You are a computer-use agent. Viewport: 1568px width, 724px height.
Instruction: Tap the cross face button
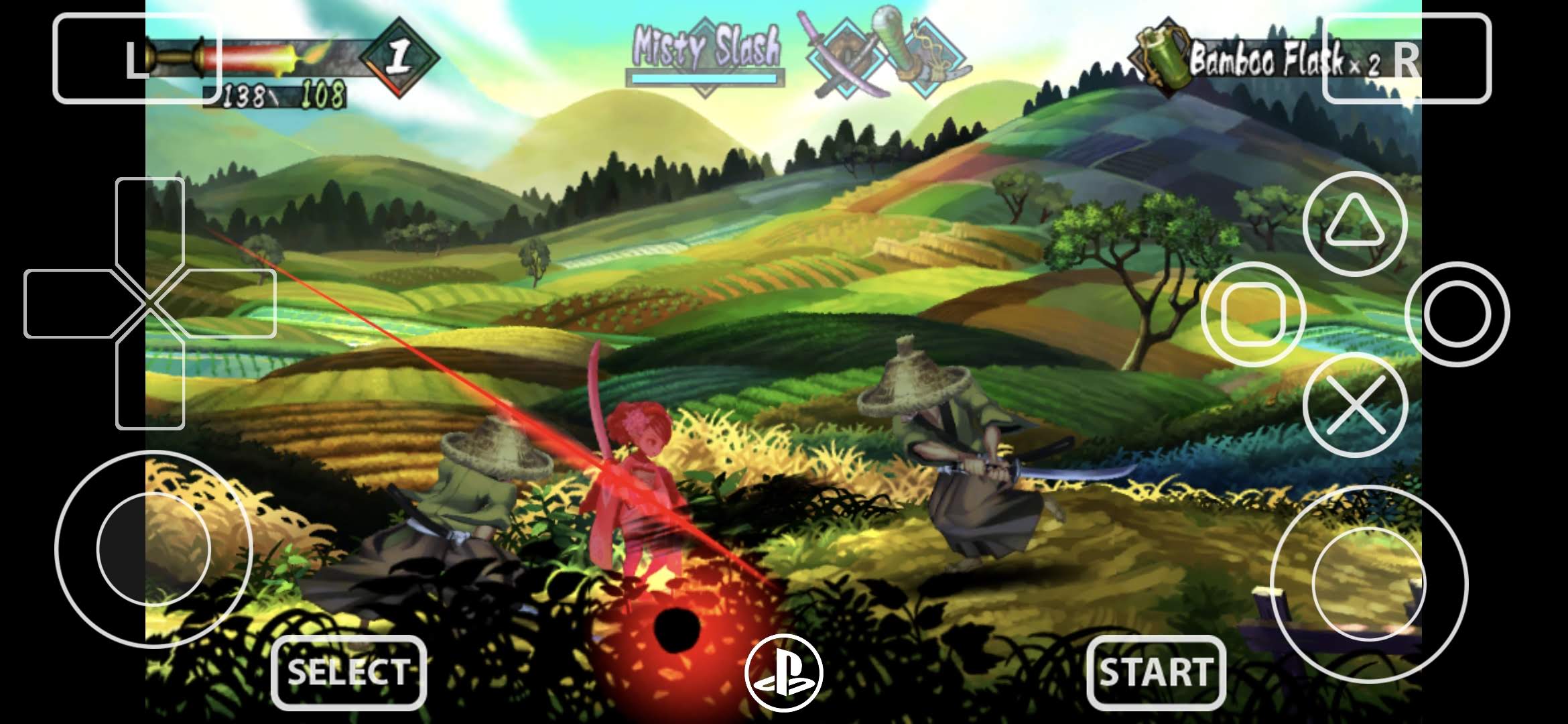(x=1355, y=405)
